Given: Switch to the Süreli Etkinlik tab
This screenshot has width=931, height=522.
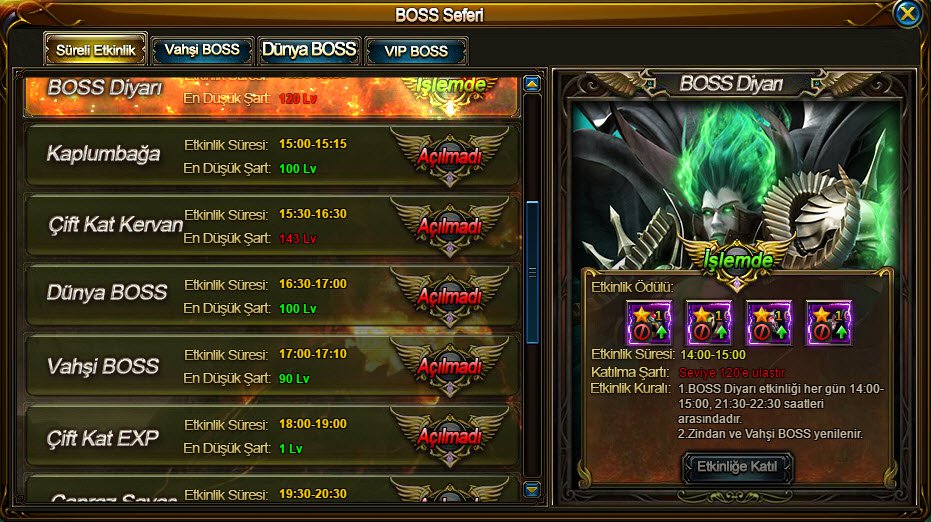Looking at the screenshot, I should point(95,49).
